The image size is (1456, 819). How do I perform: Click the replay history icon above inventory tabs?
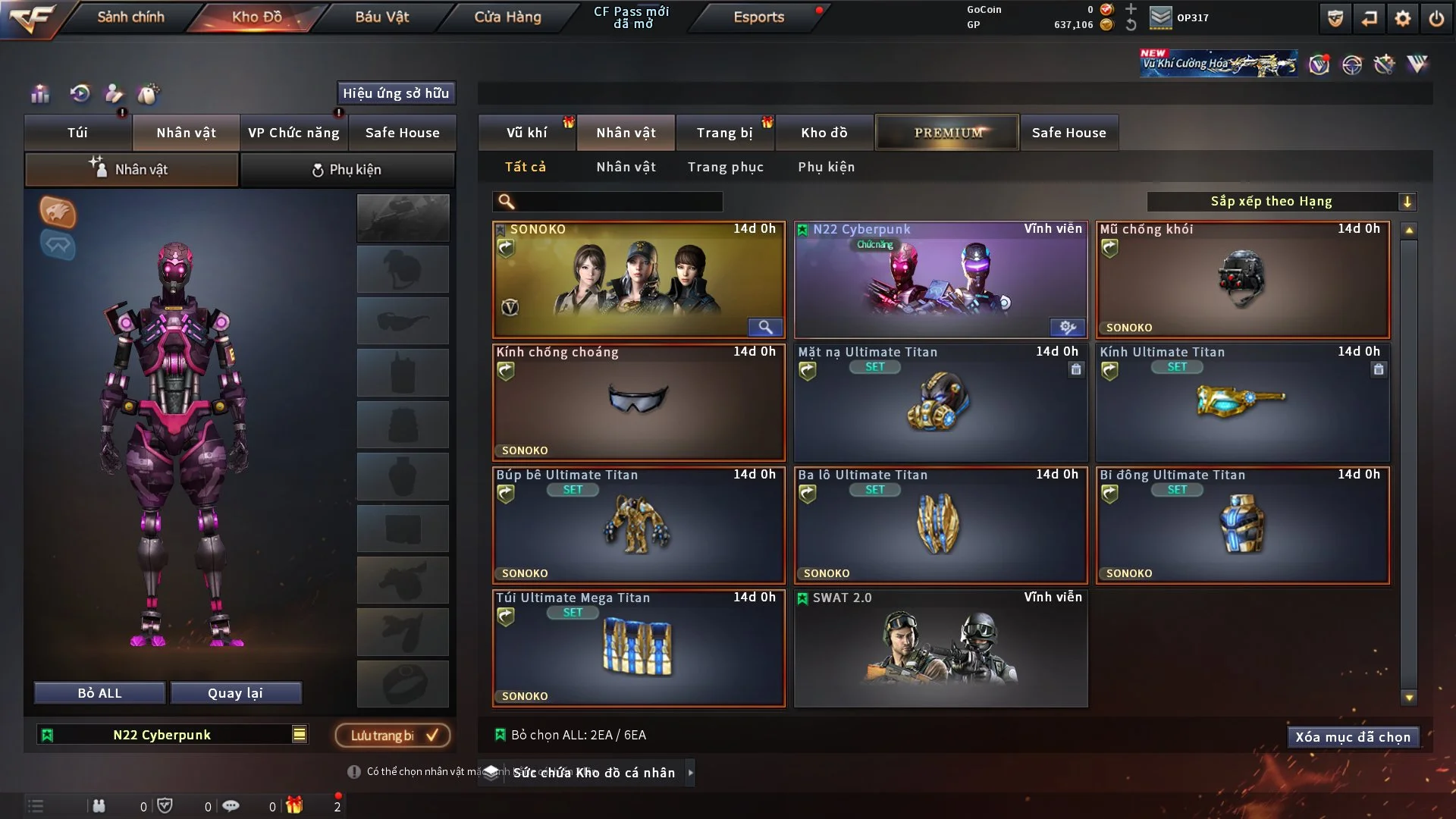click(80, 93)
